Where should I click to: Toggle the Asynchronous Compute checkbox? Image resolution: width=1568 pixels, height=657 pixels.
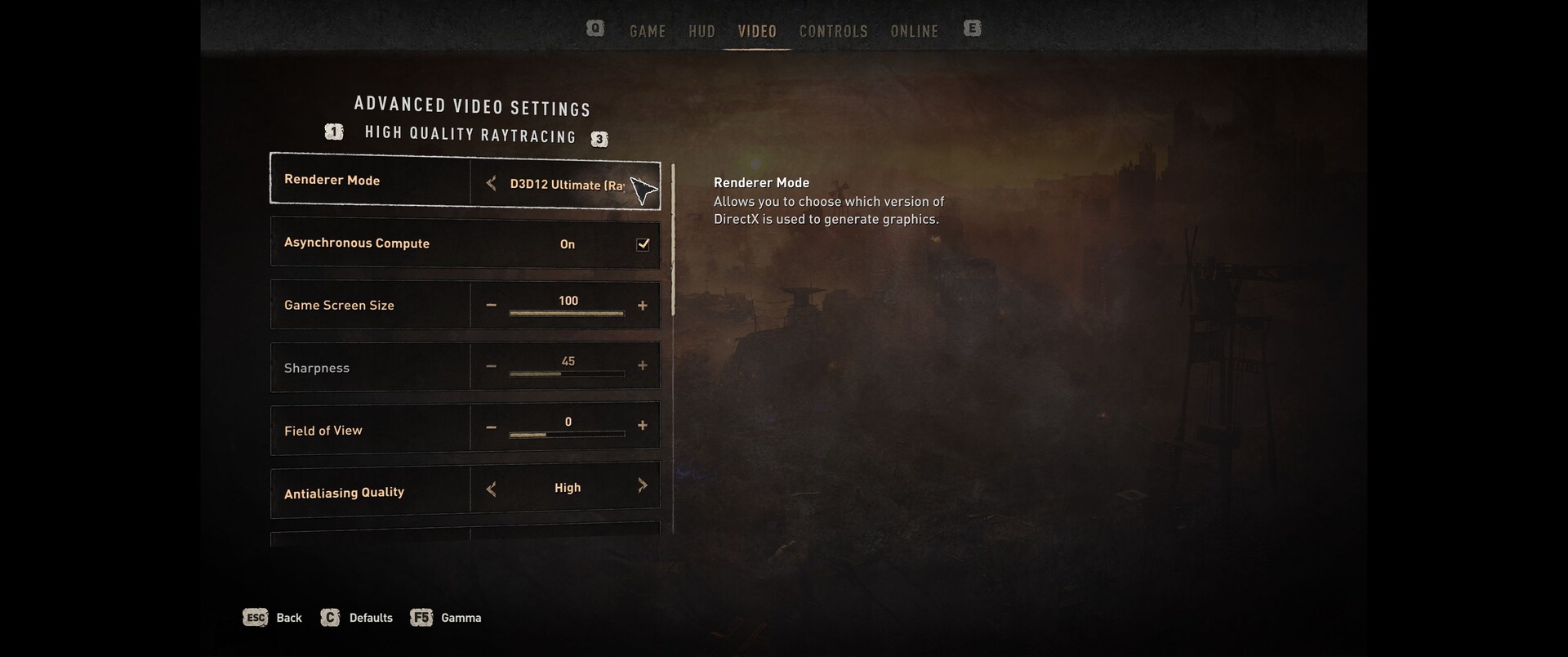[643, 244]
